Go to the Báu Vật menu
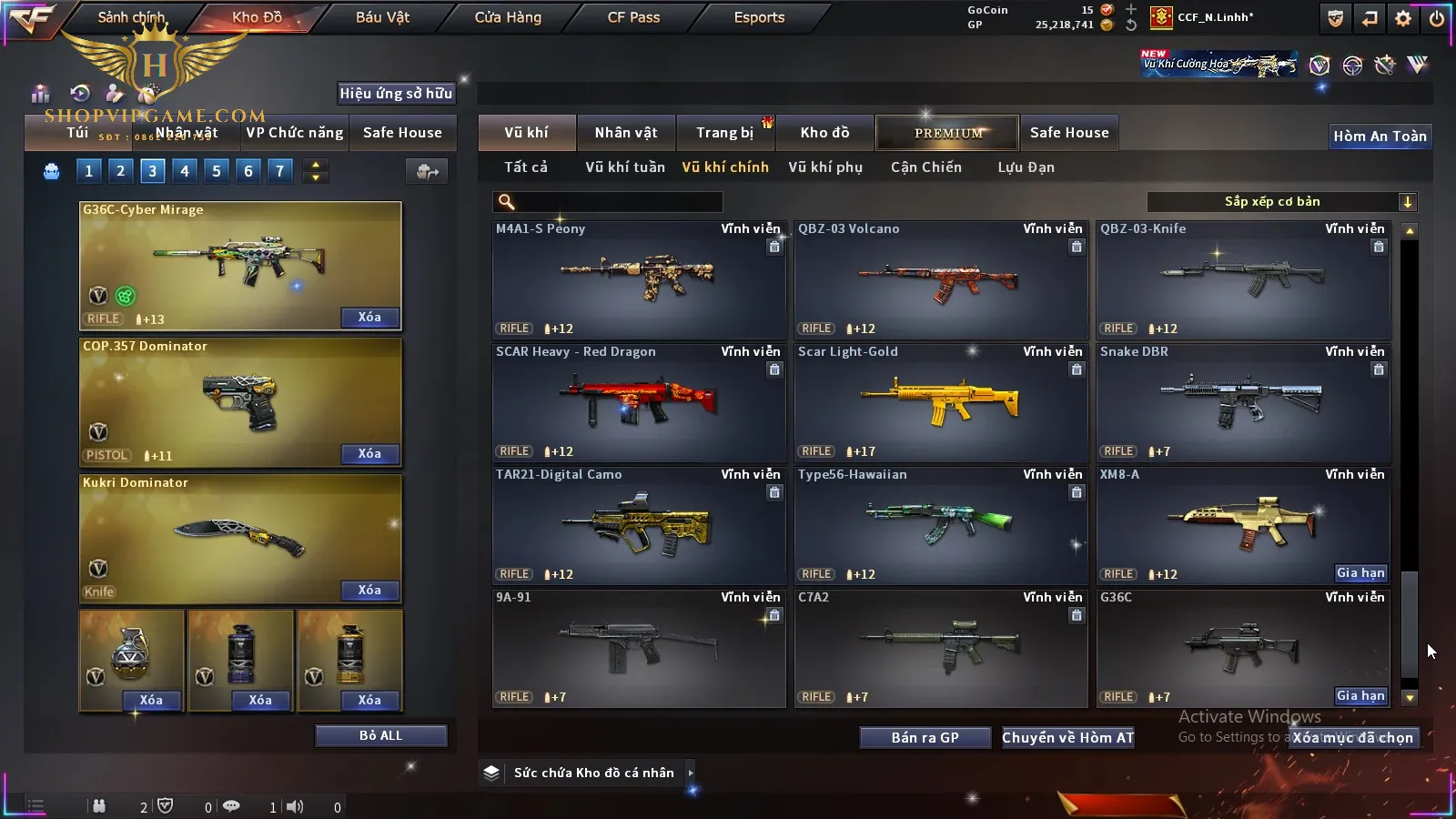This screenshot has height=819, width=1456. coord(382,17)
